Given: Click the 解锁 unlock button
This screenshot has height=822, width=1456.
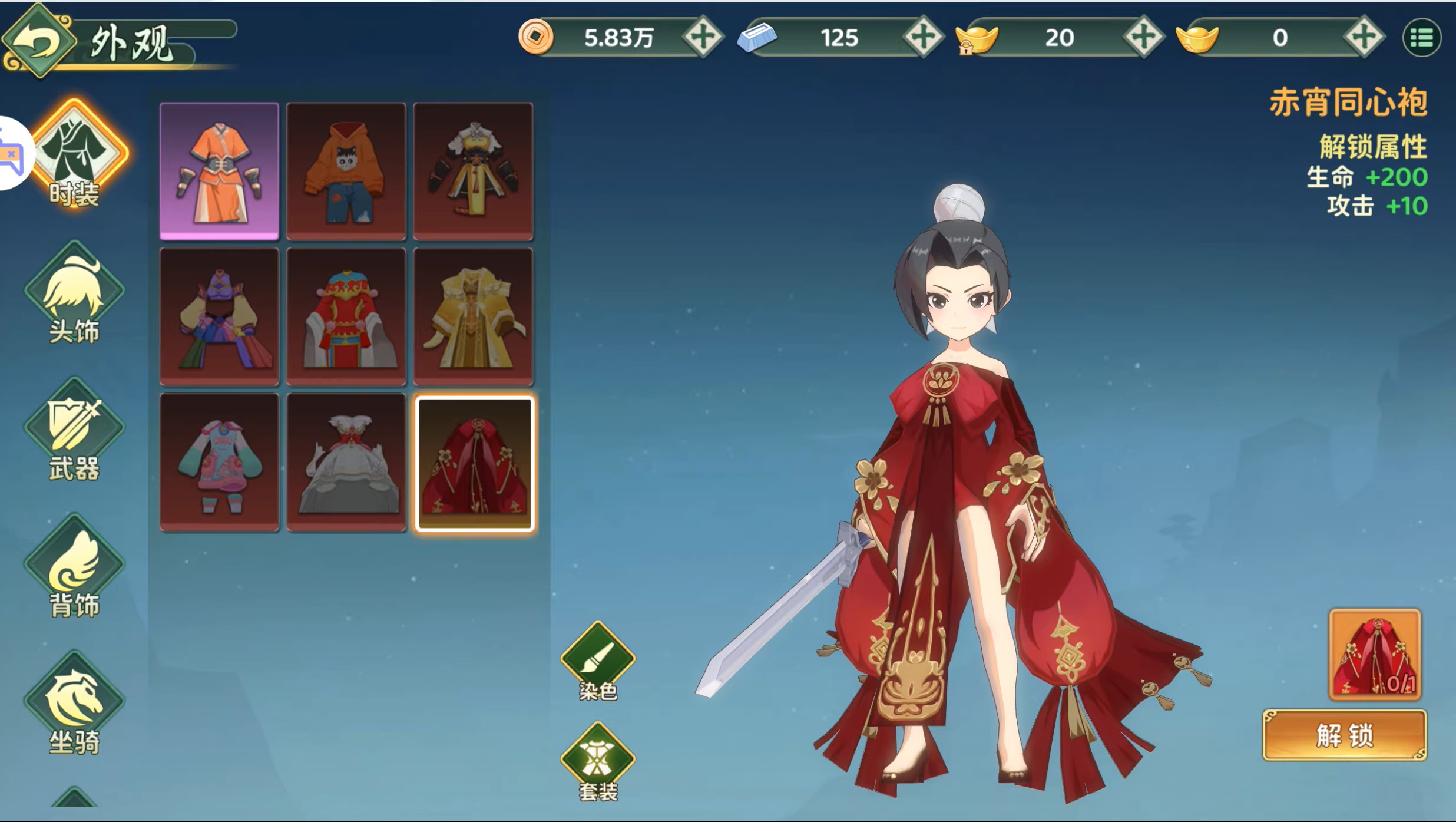Looking at the screenshot, I should click(1345, 735).
